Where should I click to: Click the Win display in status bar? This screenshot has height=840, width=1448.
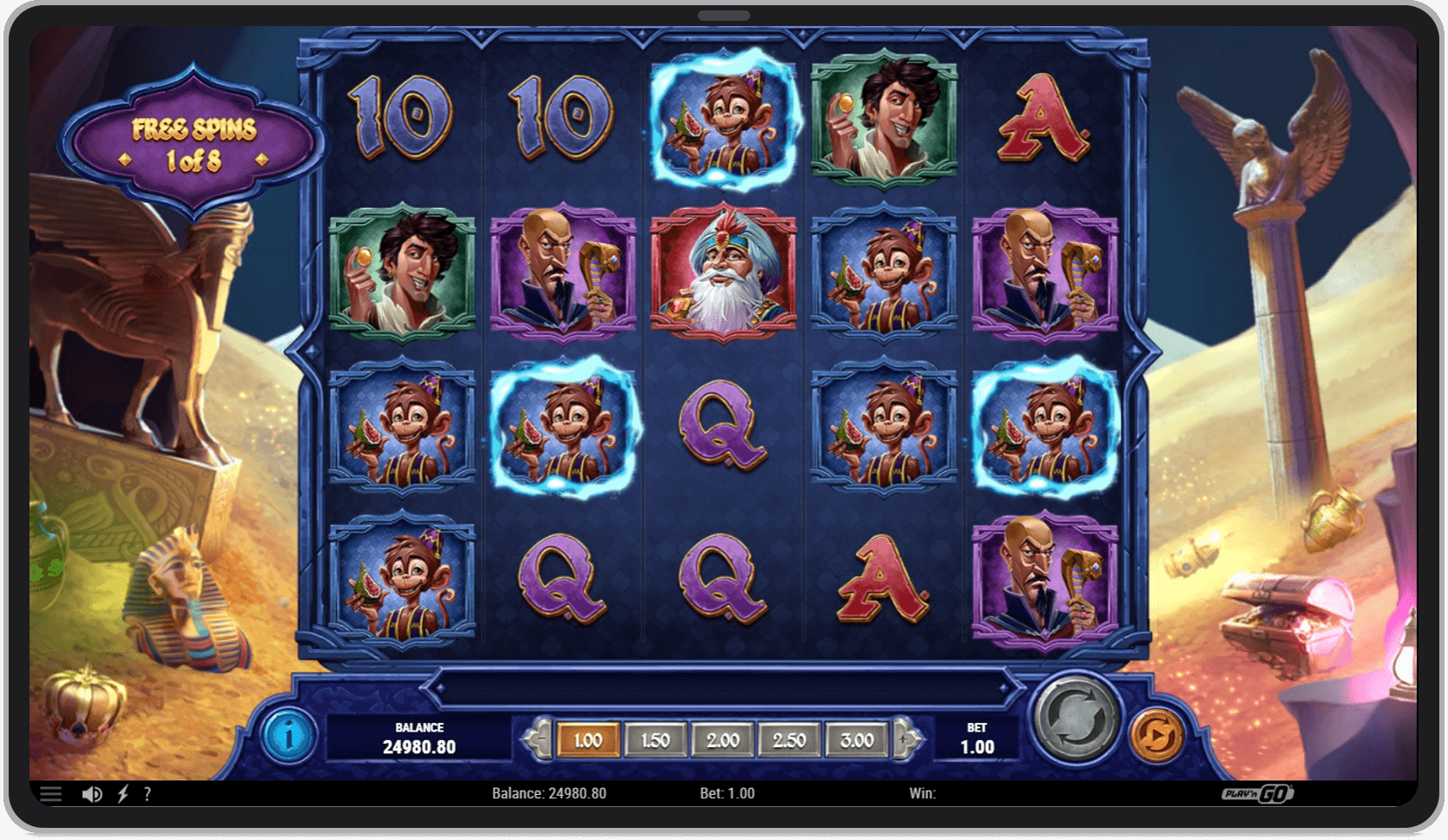(923, 792)
